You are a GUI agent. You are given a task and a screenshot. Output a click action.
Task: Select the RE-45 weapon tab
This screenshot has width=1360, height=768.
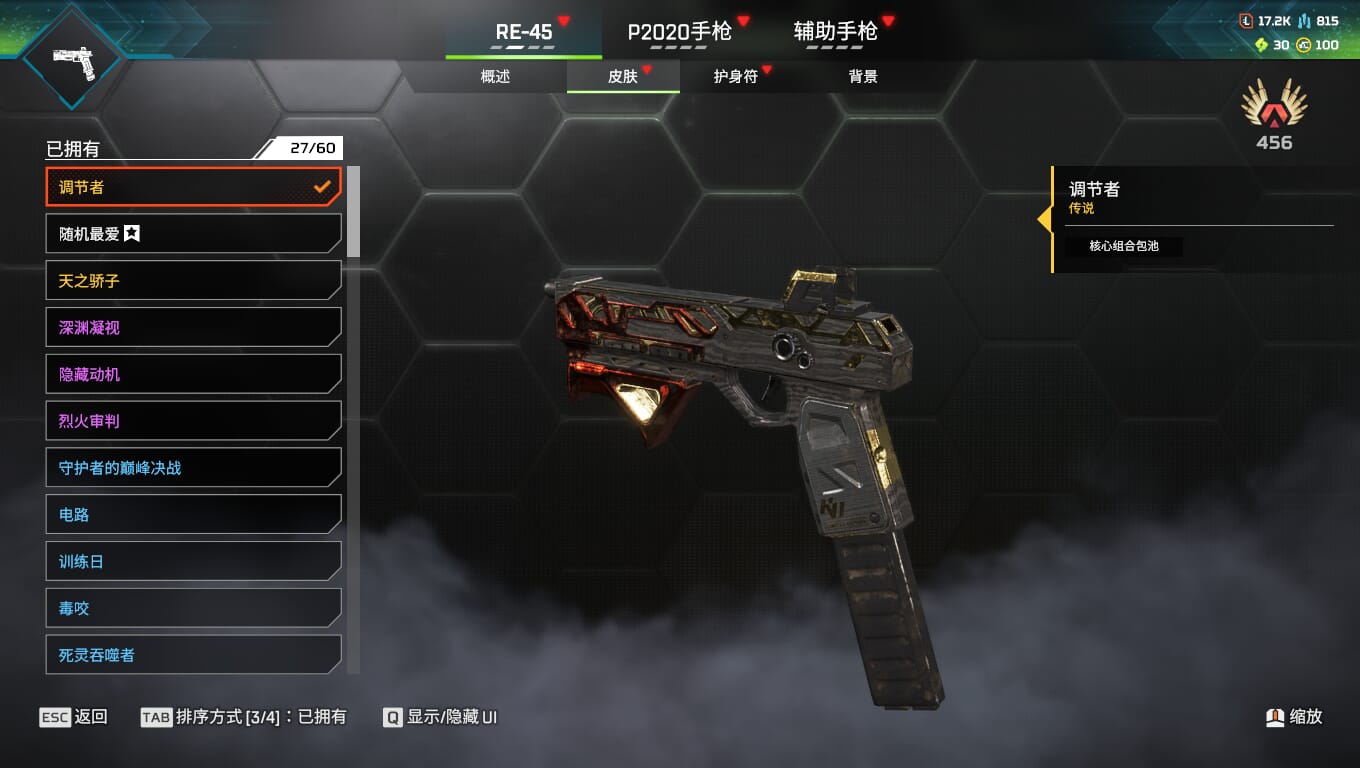tap(524, 32)
